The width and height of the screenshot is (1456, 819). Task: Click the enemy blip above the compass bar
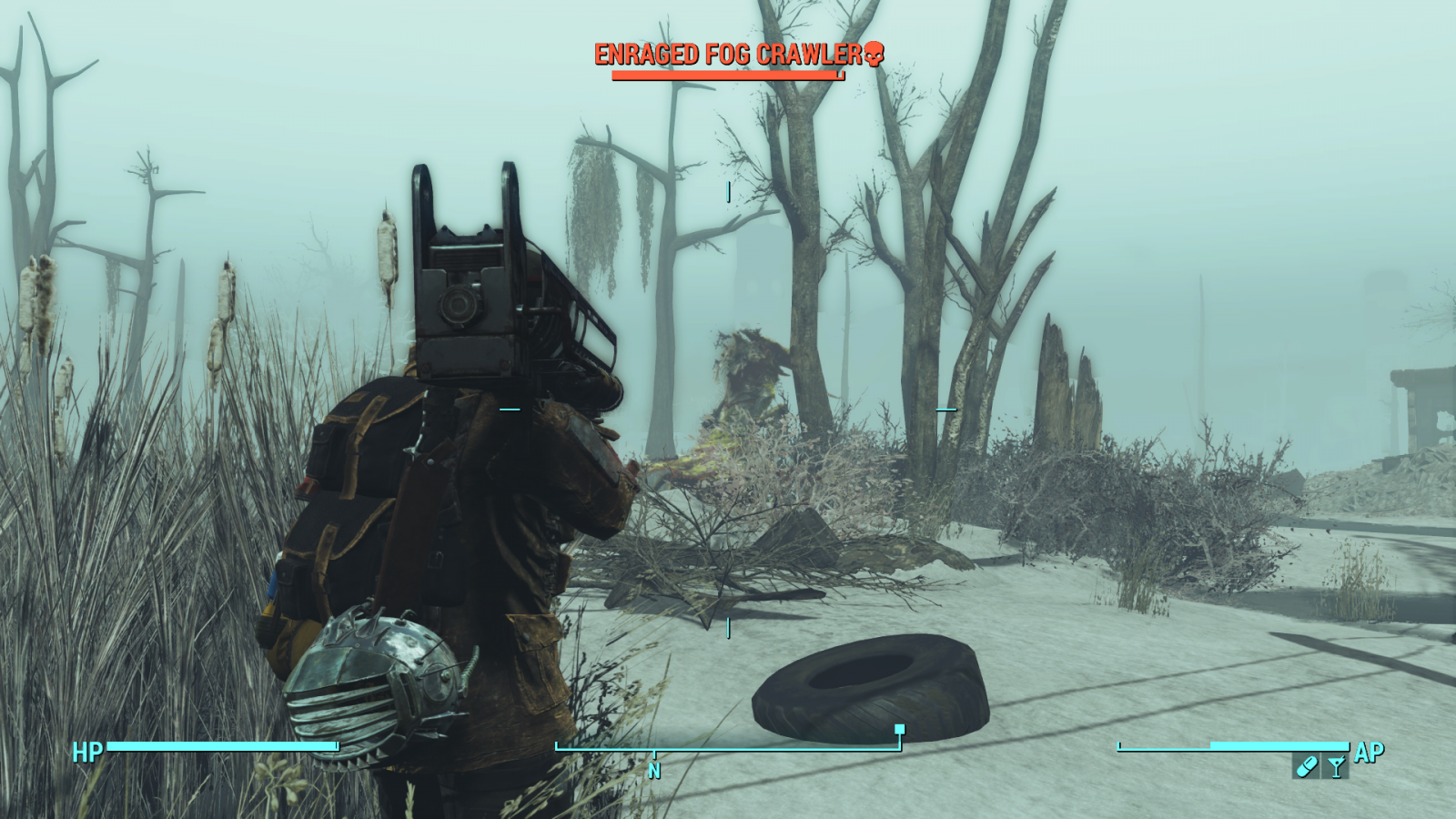tap(898, 728)
